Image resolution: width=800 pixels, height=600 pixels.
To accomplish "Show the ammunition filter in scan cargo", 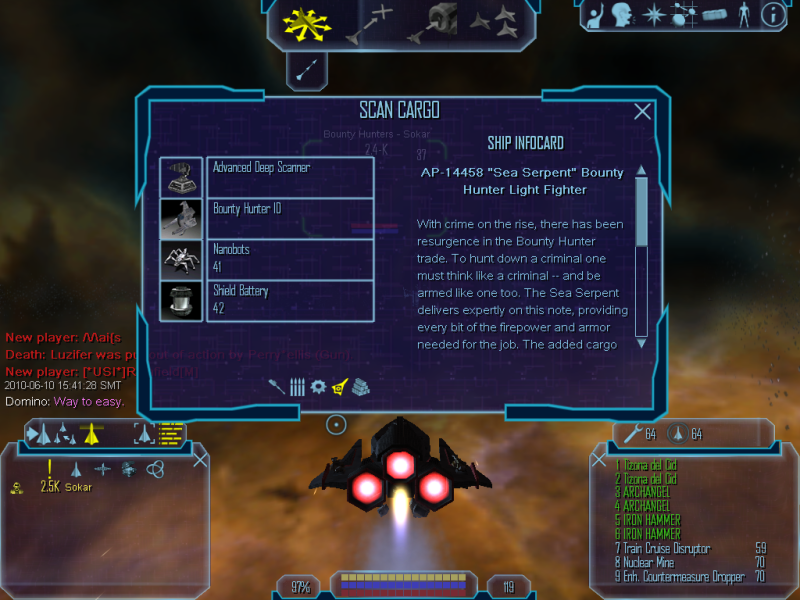I will pos(297,387).
